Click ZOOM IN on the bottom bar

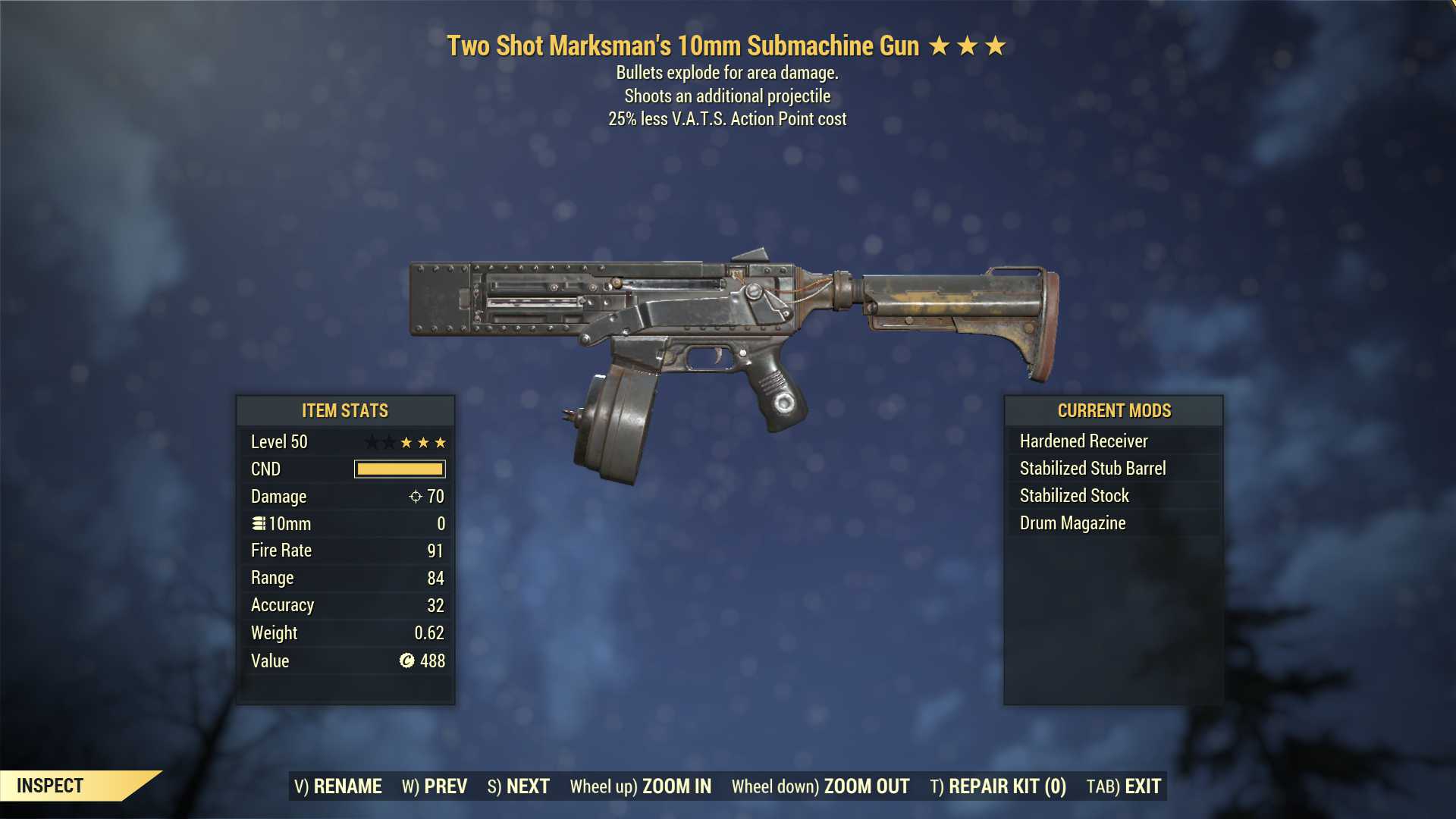[x=641, y=786]
